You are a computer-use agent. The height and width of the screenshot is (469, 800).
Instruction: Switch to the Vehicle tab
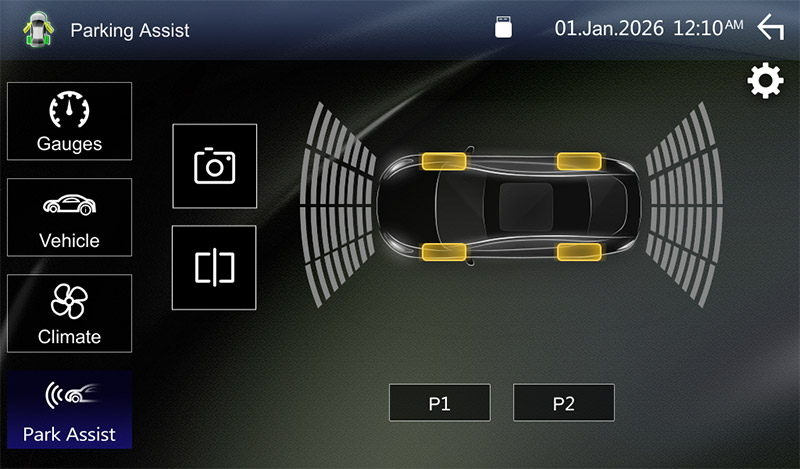click(70, 217)
